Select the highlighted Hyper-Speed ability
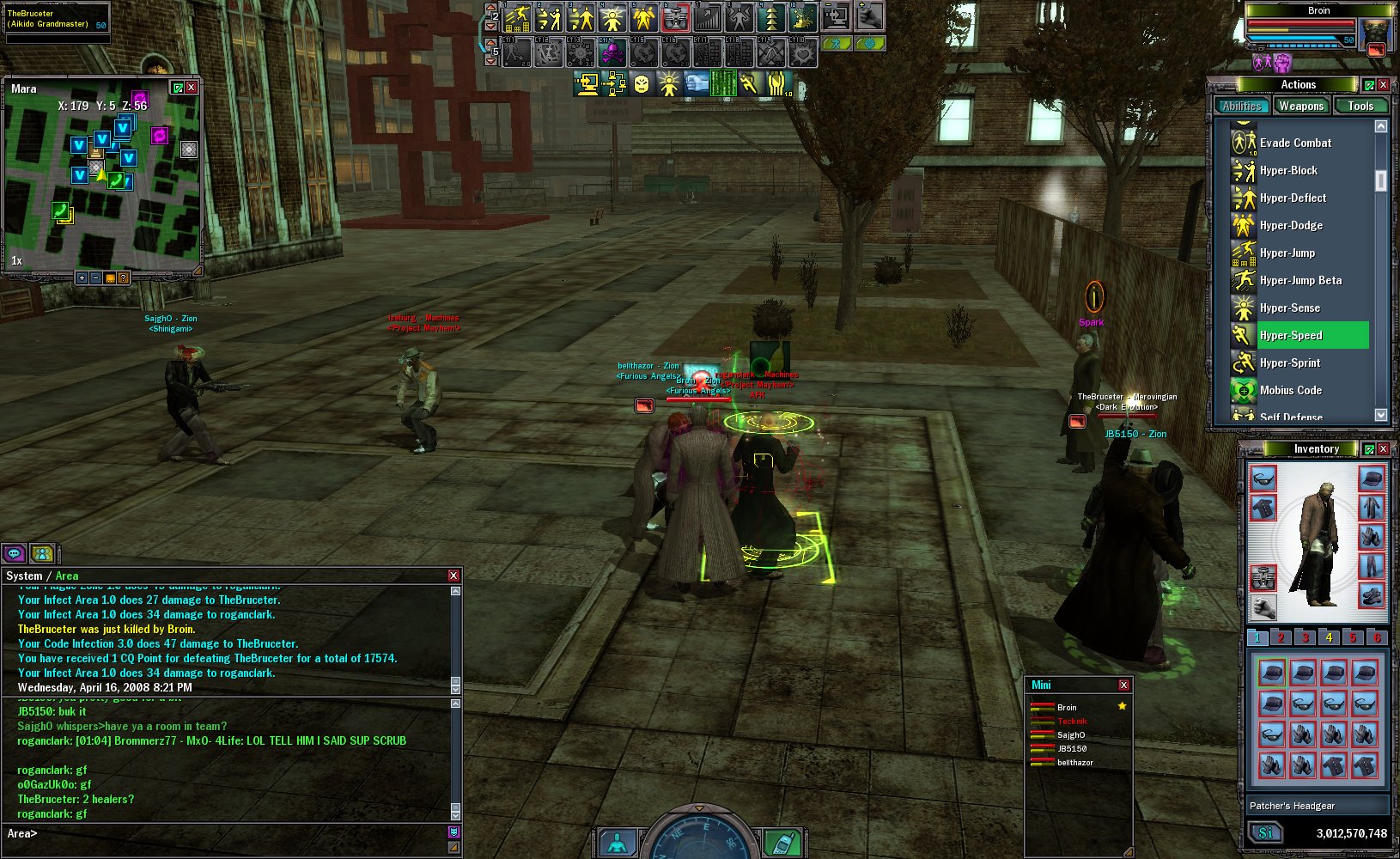 1290,335
